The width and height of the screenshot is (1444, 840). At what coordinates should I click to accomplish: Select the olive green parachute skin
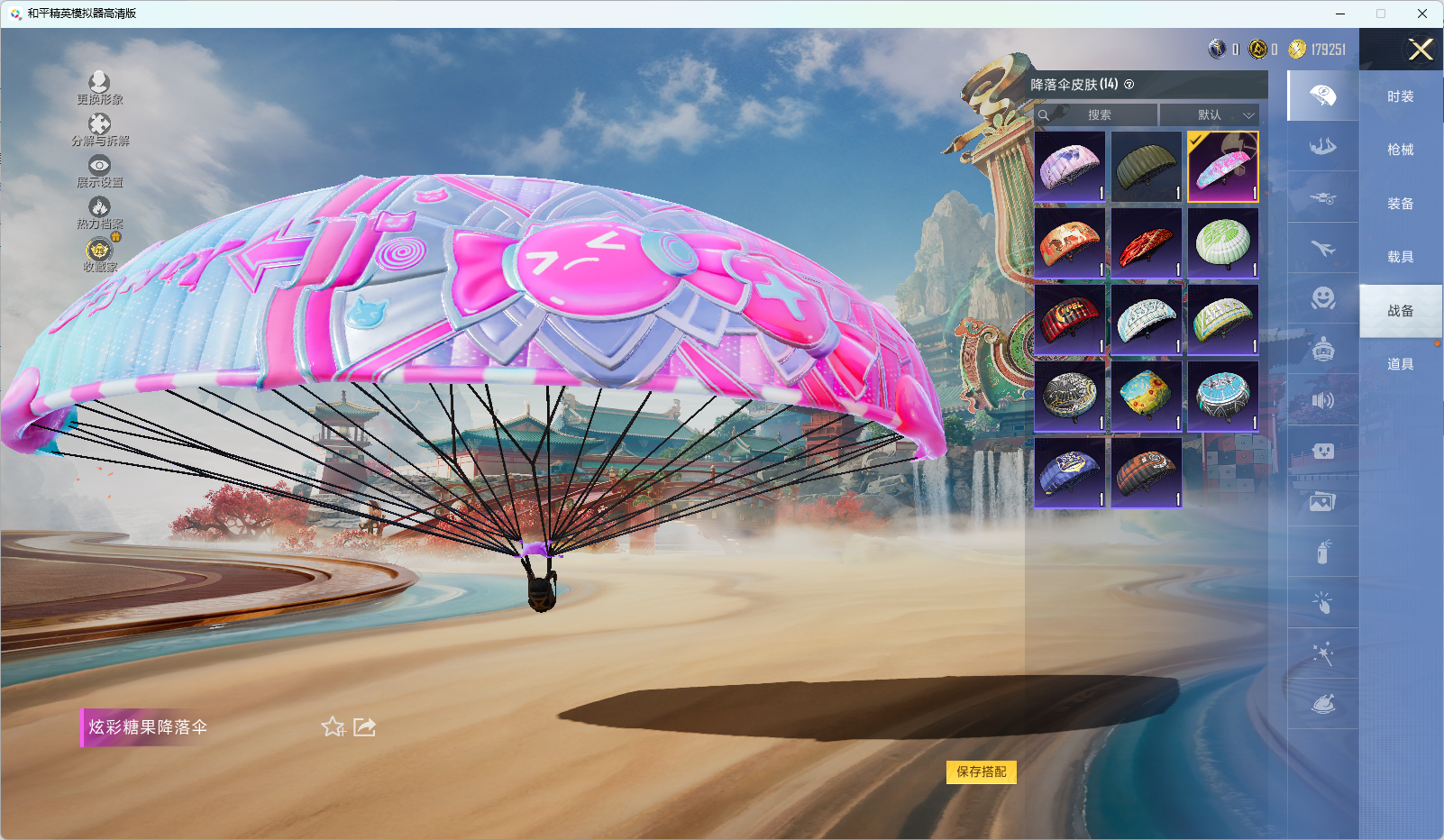click(x=1146, y=167)
